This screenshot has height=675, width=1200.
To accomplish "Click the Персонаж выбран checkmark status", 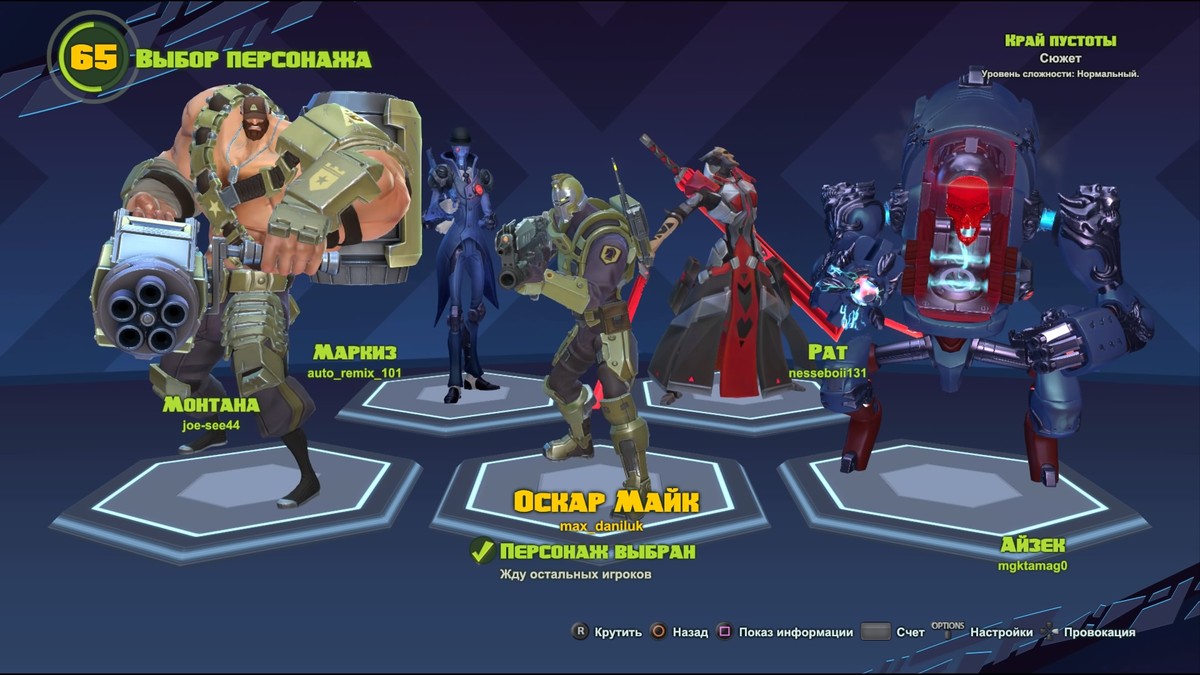I will [483, 551].
